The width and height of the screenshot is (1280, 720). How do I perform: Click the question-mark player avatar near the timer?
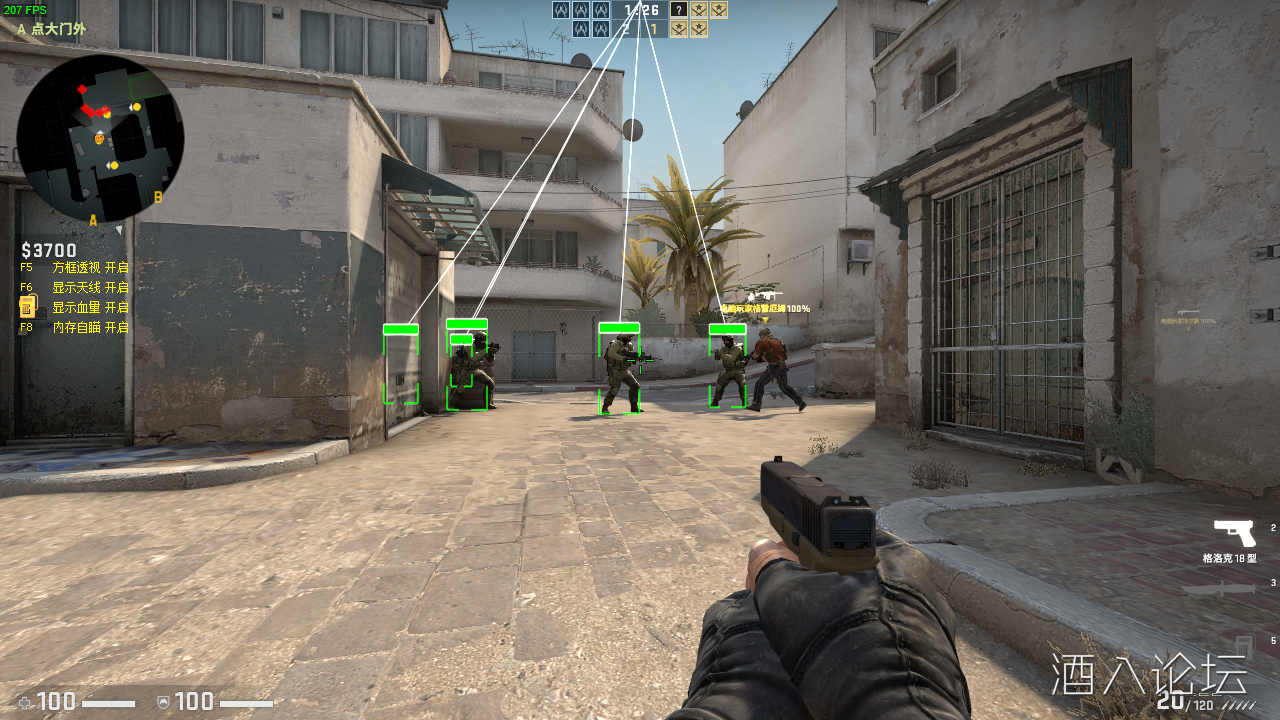(678, 10)
